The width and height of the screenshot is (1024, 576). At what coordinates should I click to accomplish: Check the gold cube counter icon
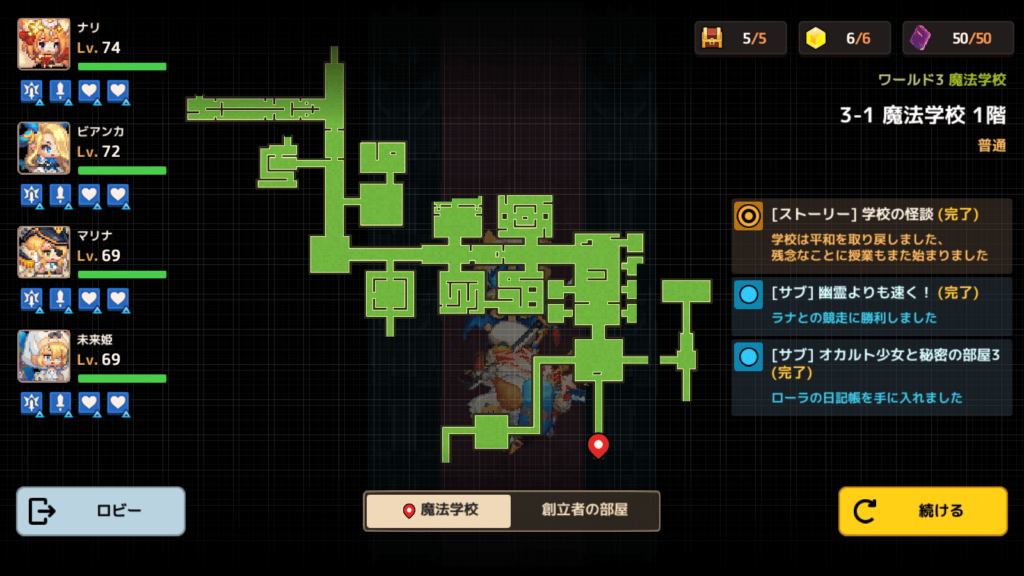point(817,38)
